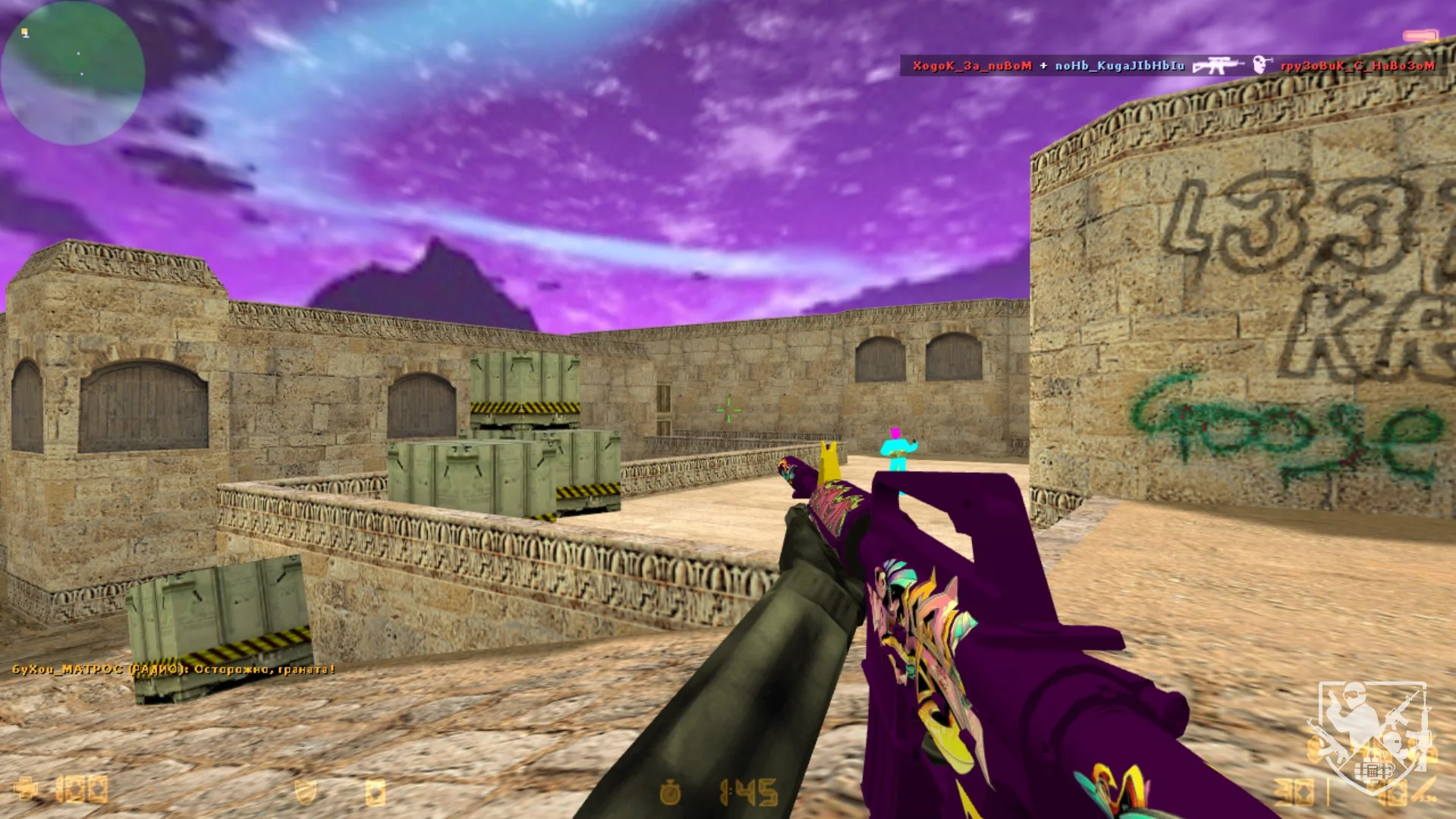Click the health cross icon
Screen dimensions: 1456x819
26,789
